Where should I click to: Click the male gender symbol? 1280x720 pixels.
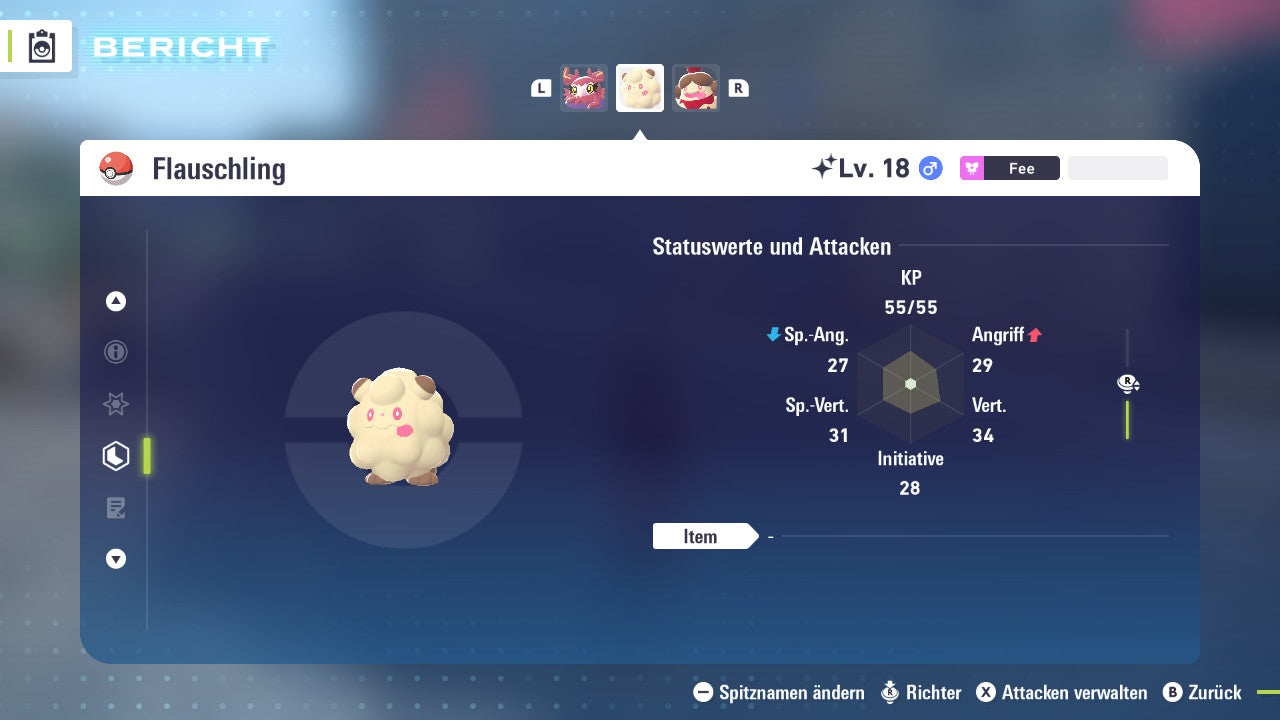[929, 168]
